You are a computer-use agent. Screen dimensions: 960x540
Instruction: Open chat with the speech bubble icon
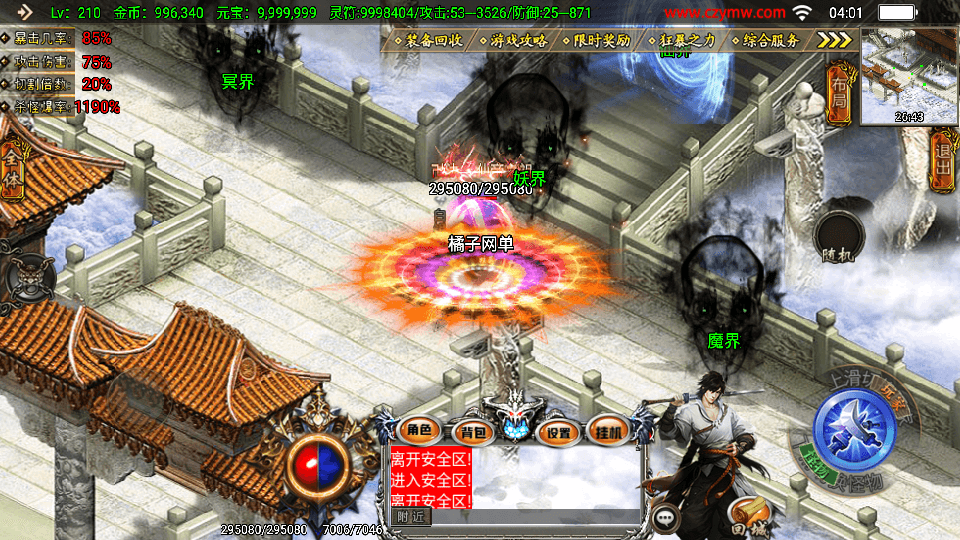click(x=664, y=517)
